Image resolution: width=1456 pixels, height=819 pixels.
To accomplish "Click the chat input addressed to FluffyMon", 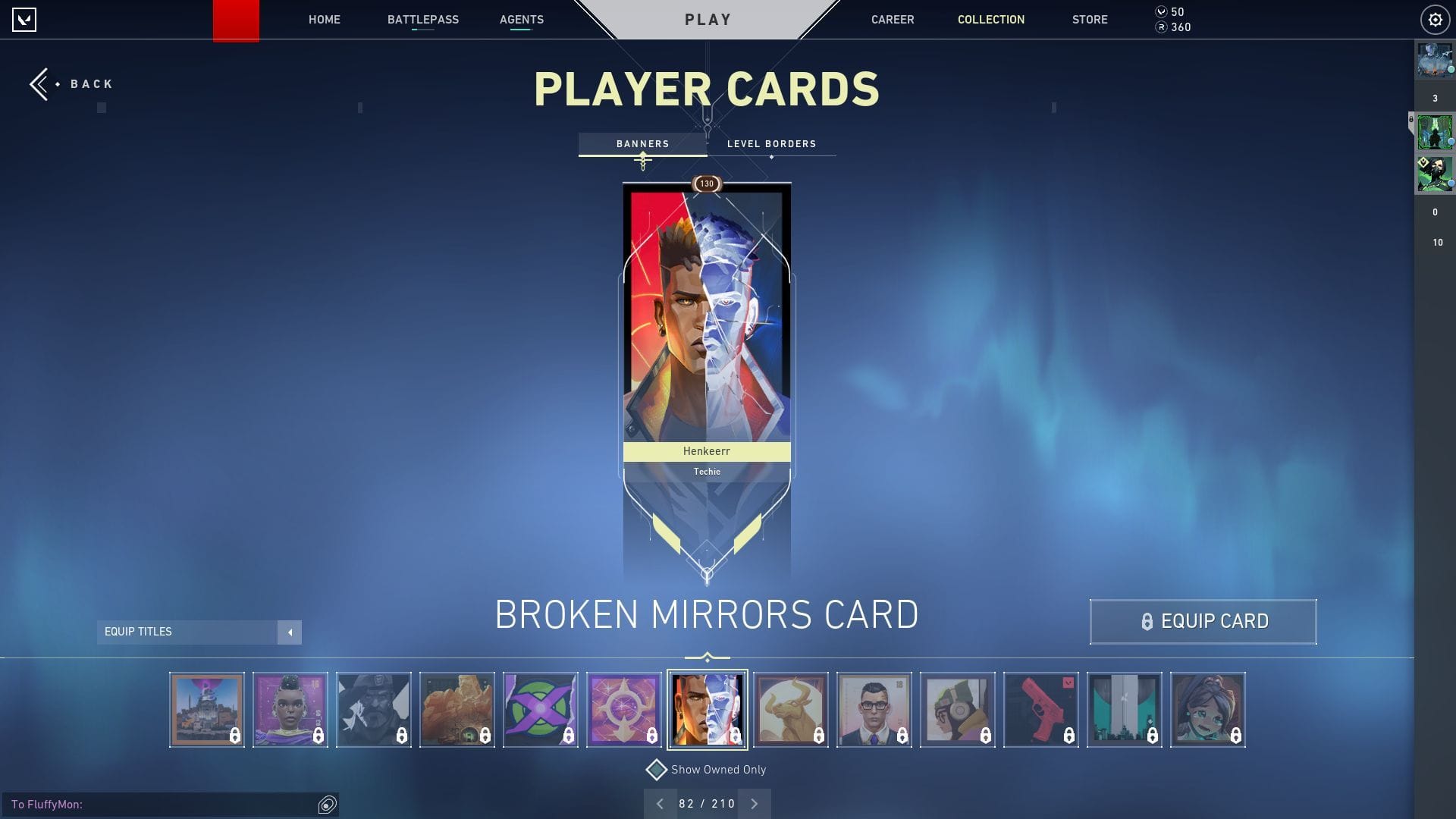I will point(152,805).
